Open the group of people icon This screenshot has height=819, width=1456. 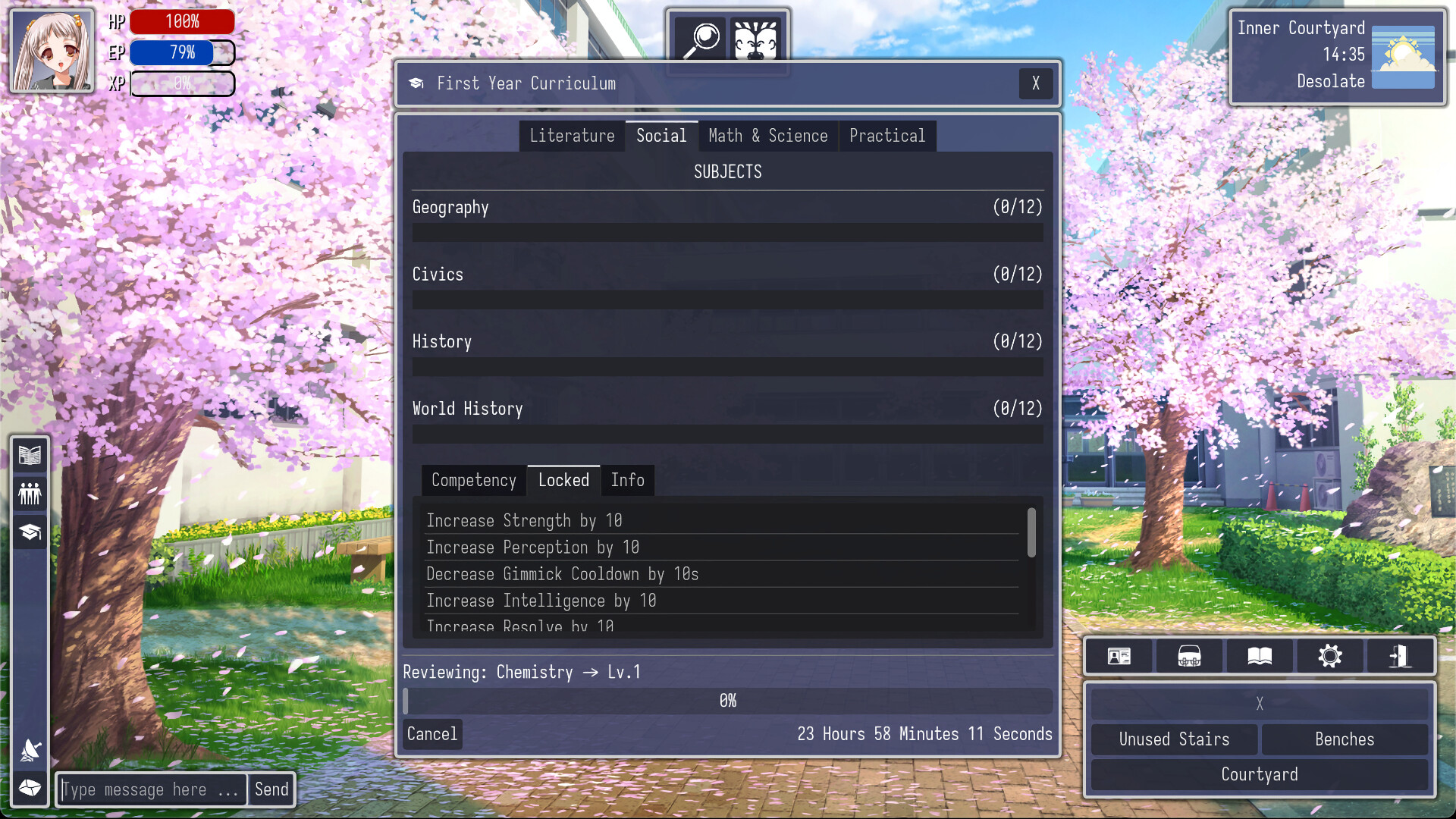pyautogui.click(x=30, y=494)
